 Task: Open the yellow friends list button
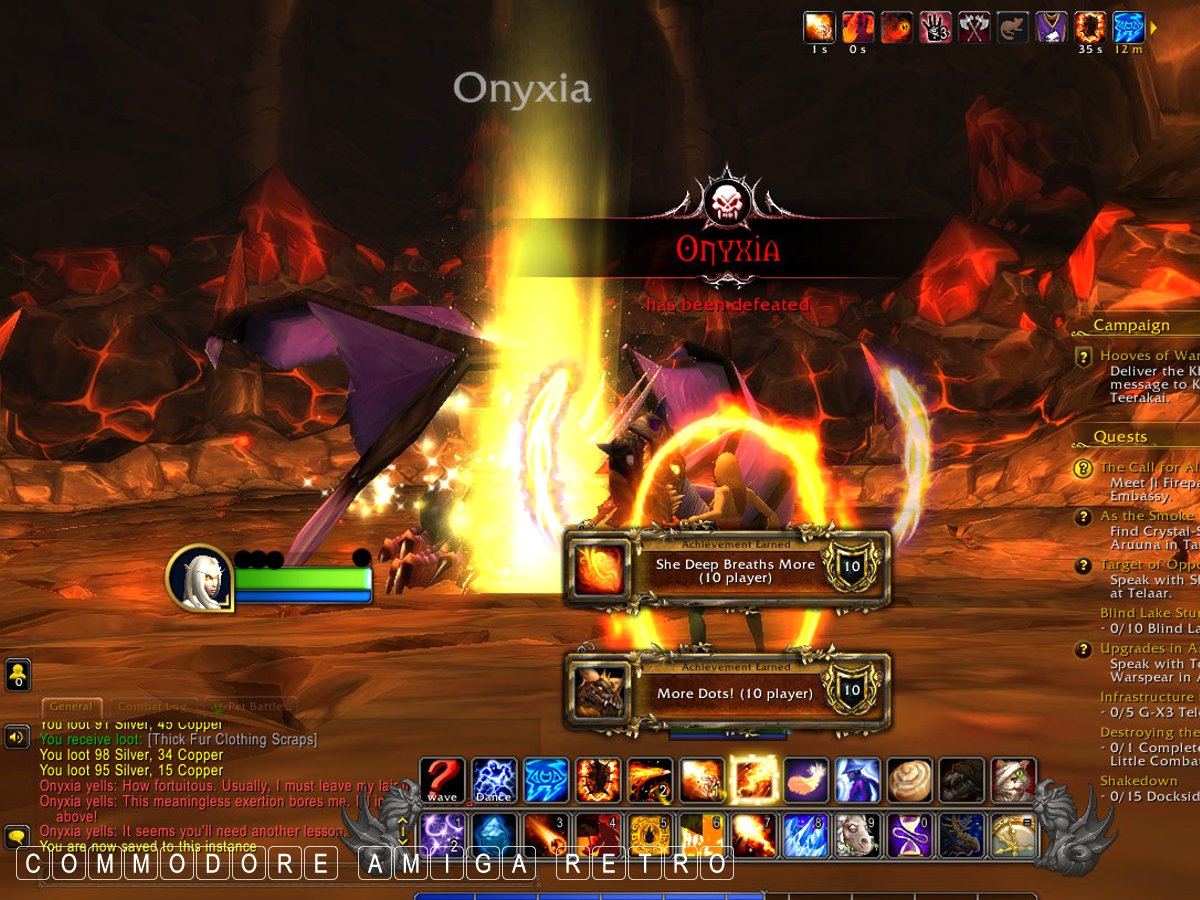click(17, 675)
